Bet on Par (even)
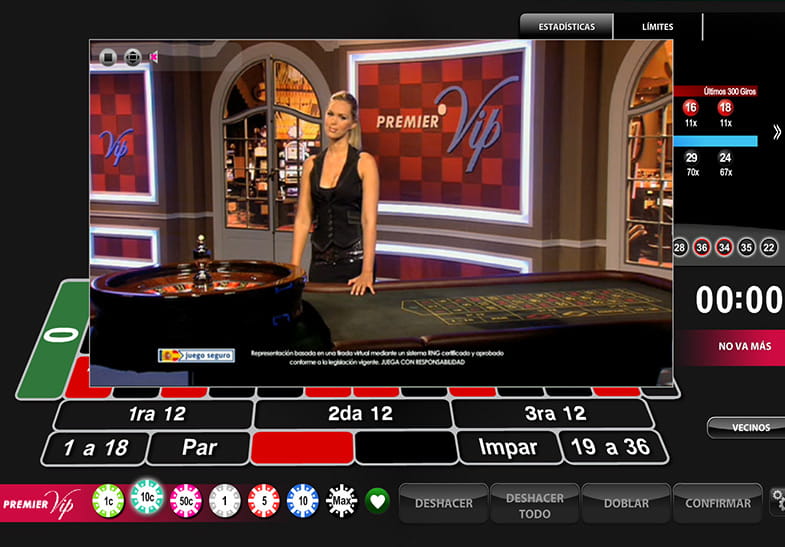 click(199, 447)
